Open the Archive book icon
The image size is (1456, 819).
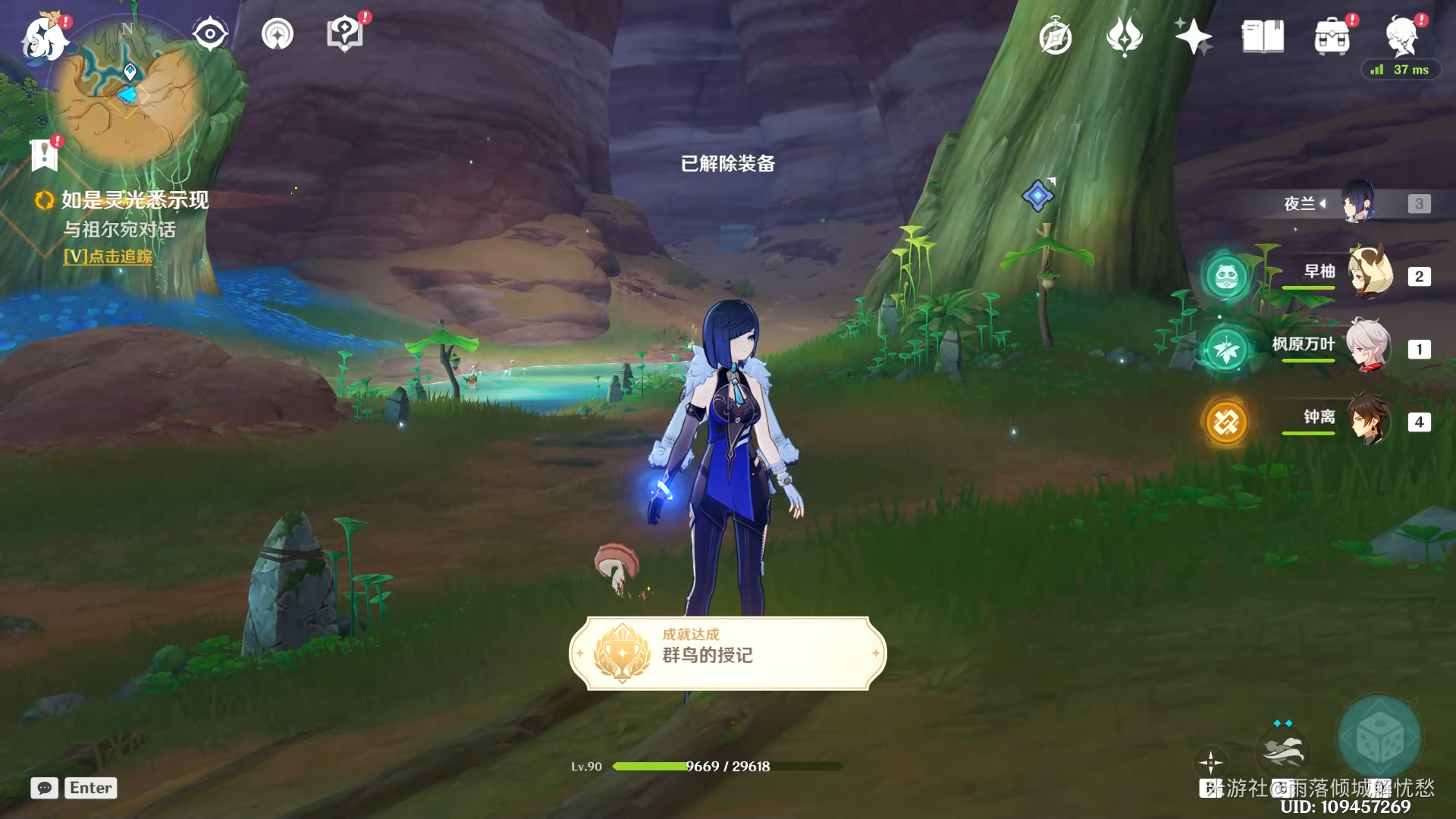1262,33
